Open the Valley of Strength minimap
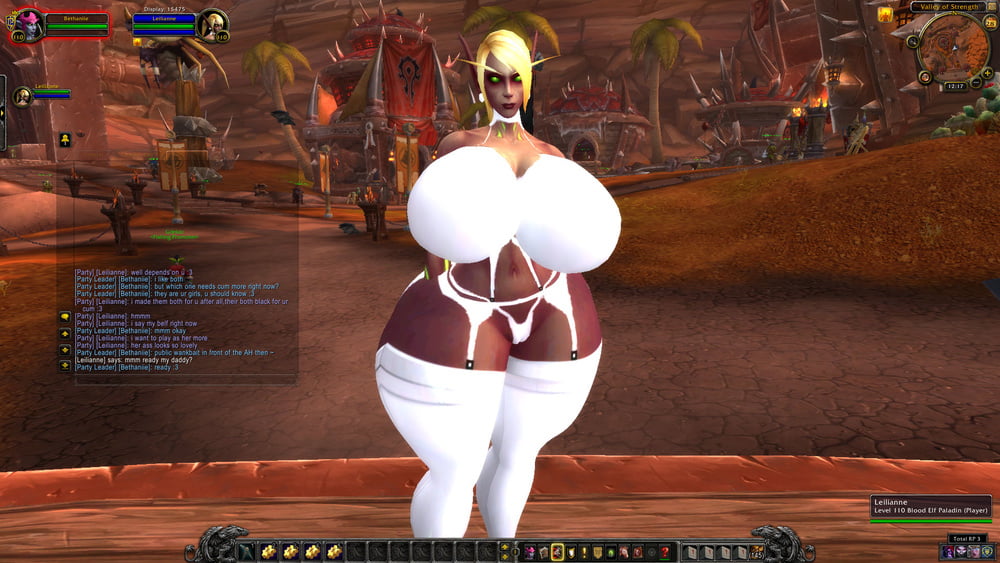This screenshot has height=563, width=1000. 954,47
